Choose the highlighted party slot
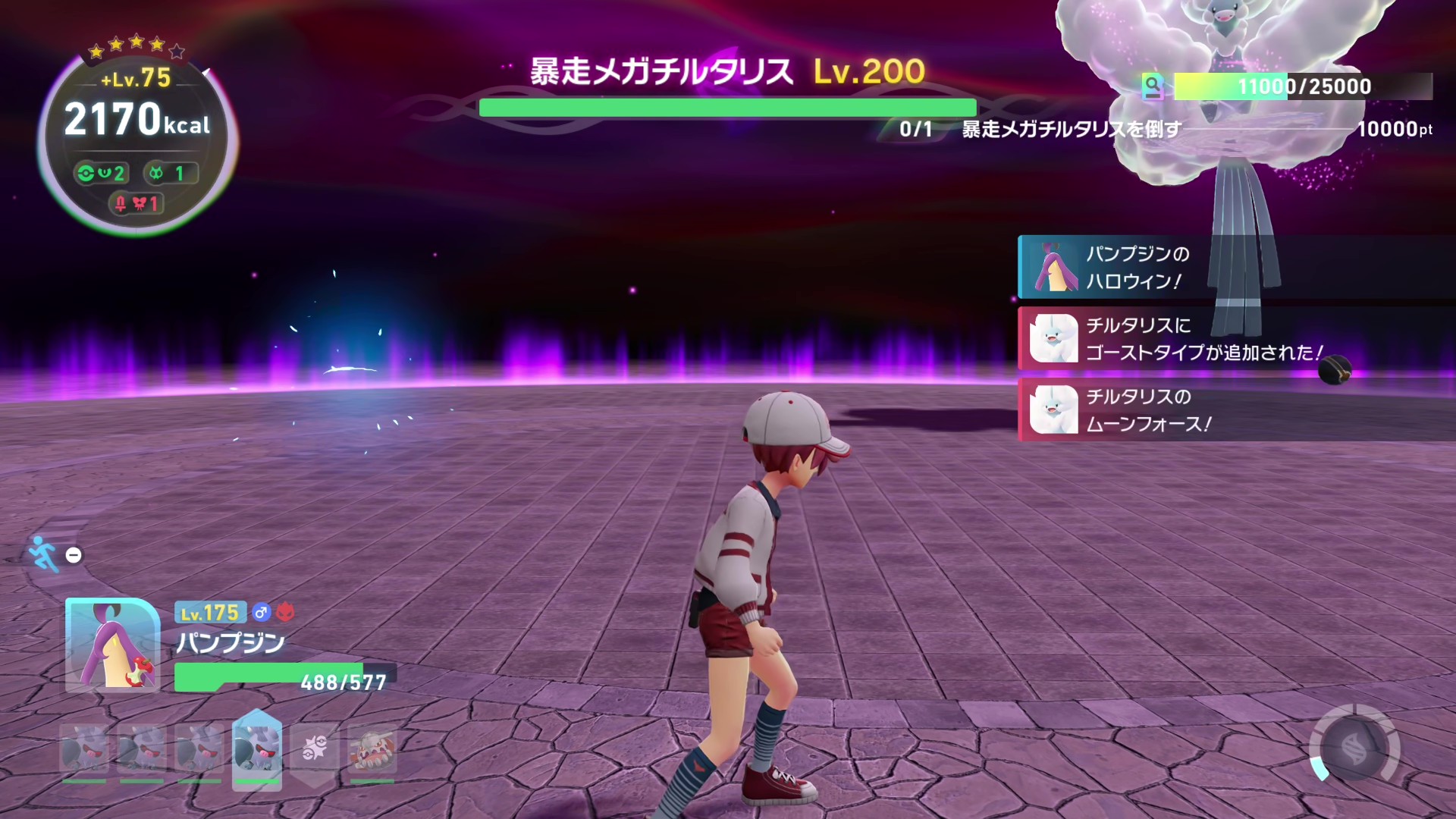 257,750
